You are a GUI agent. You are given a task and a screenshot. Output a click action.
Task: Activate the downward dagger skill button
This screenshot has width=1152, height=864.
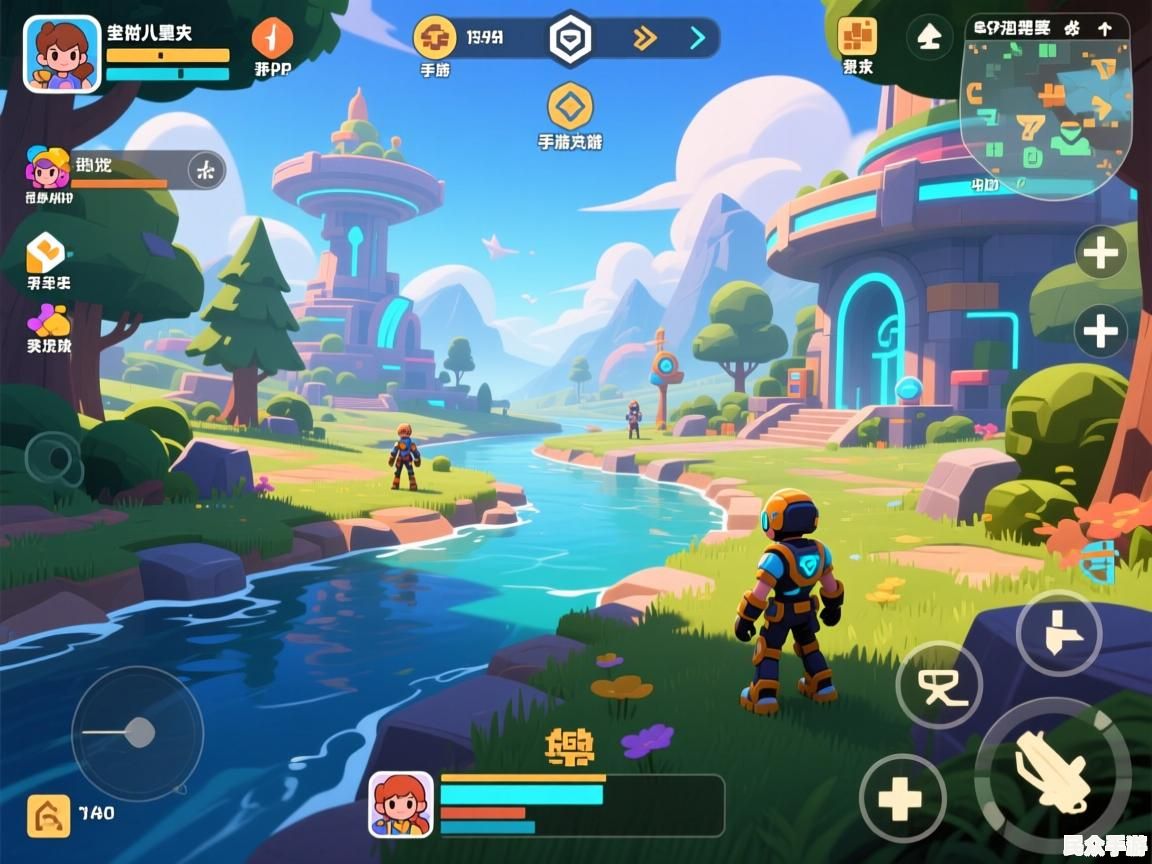click(1058, 634)
